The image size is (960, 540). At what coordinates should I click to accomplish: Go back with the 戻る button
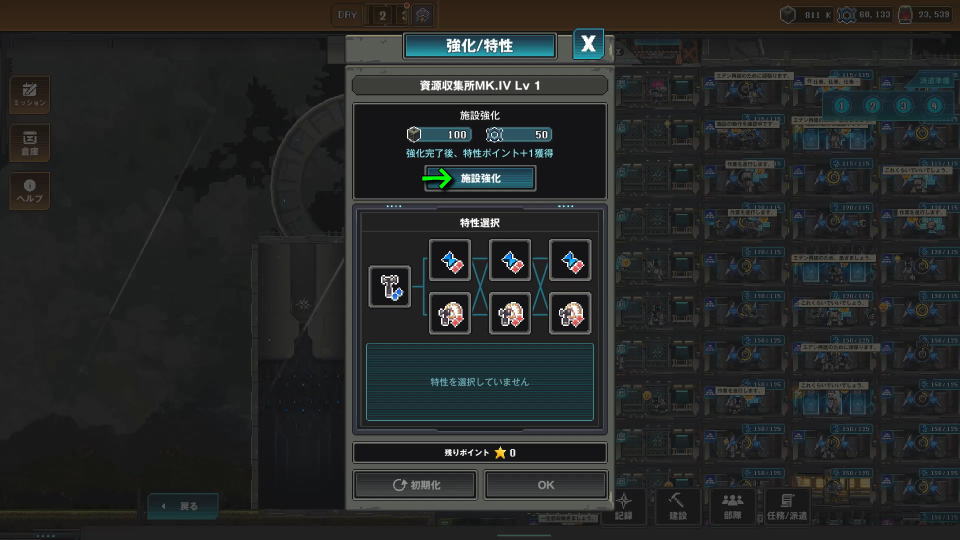[x=182, y=506]
